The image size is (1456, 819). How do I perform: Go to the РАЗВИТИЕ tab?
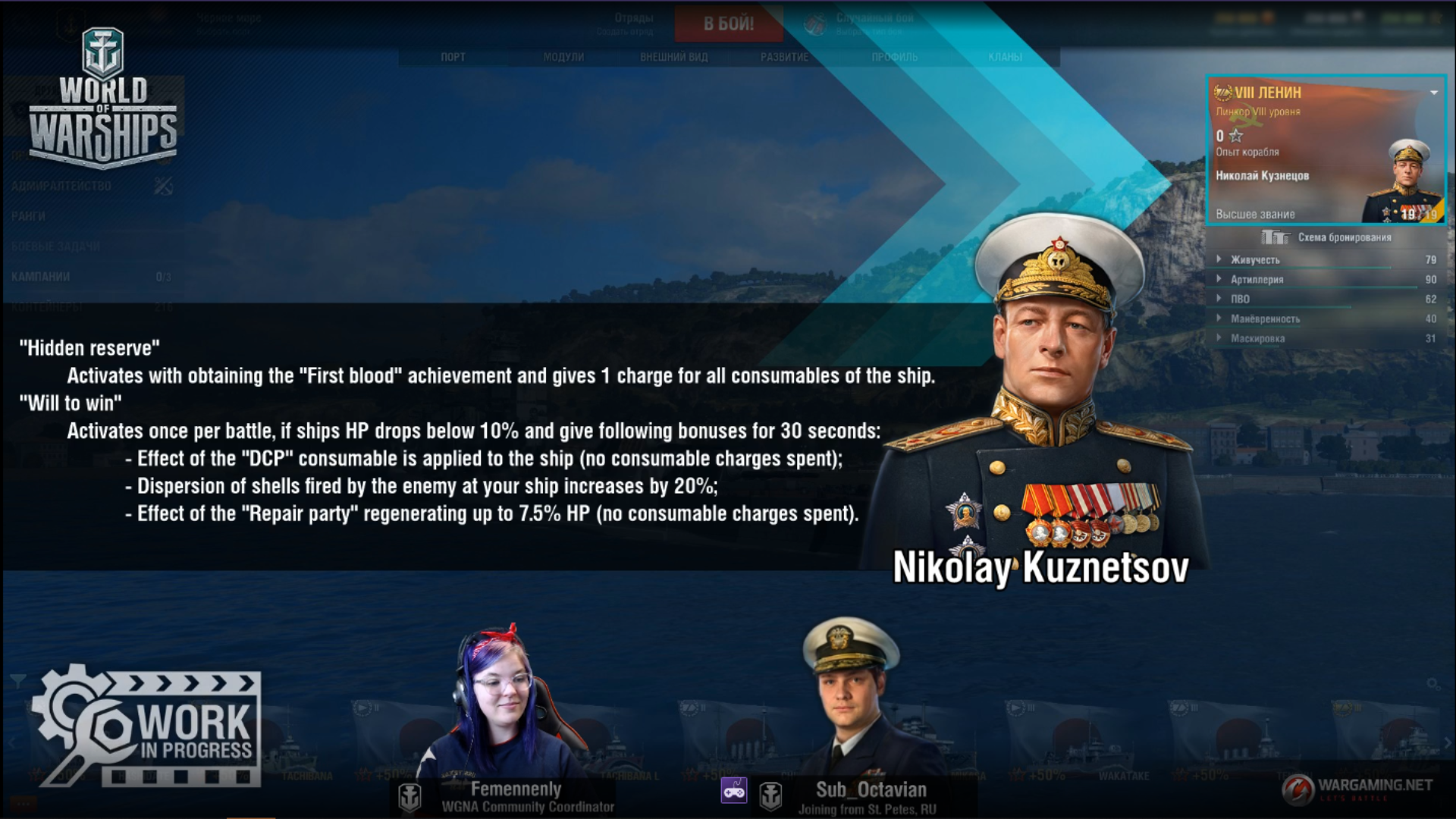784,57
